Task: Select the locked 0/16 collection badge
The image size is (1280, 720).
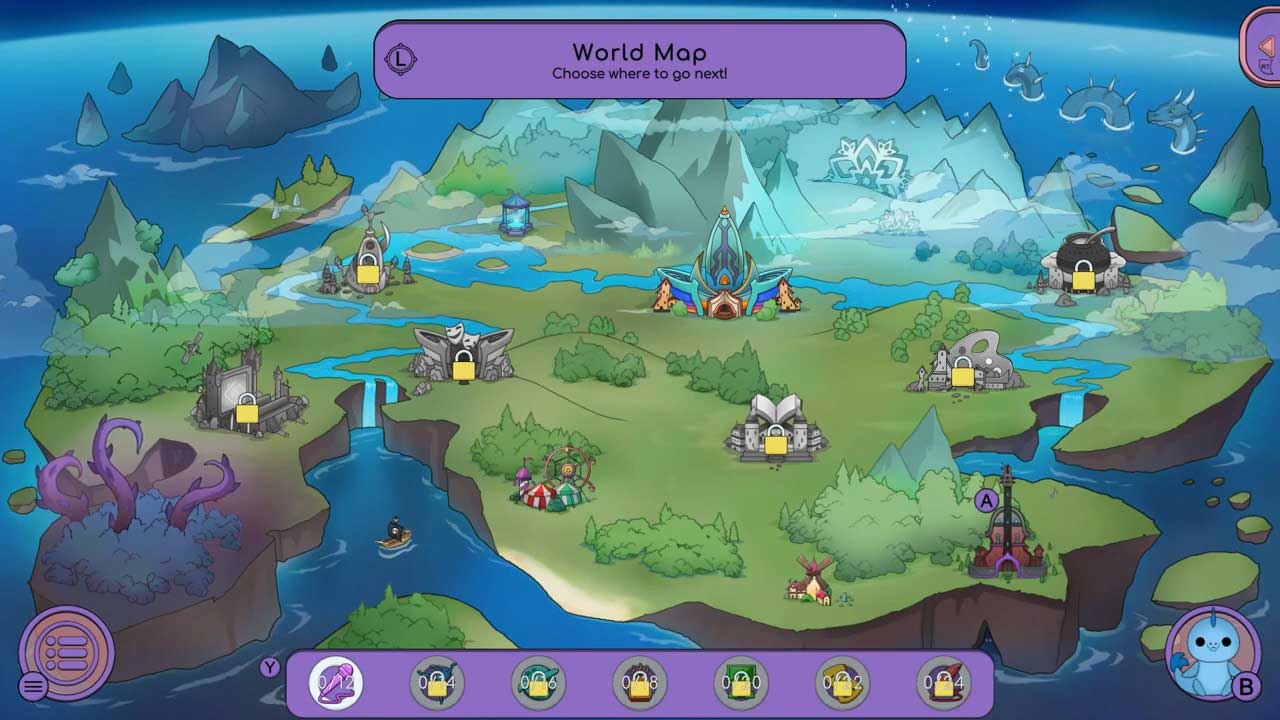Action: click(x=538, y=684)
